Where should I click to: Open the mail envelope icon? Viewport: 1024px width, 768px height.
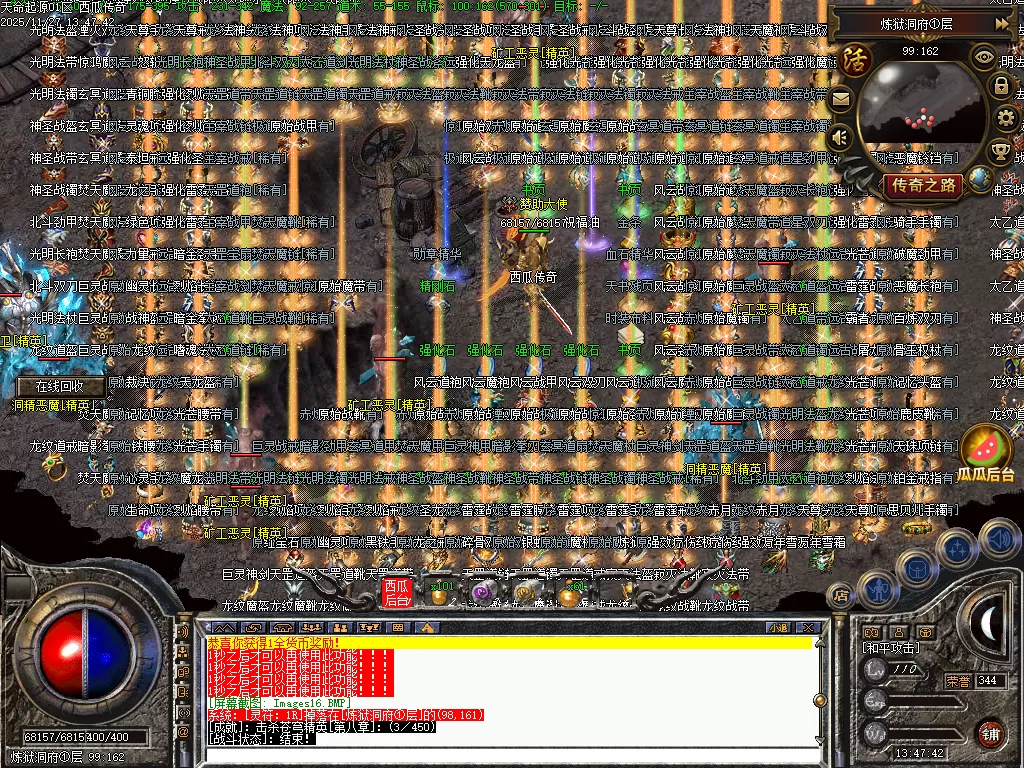pos(840,99)
